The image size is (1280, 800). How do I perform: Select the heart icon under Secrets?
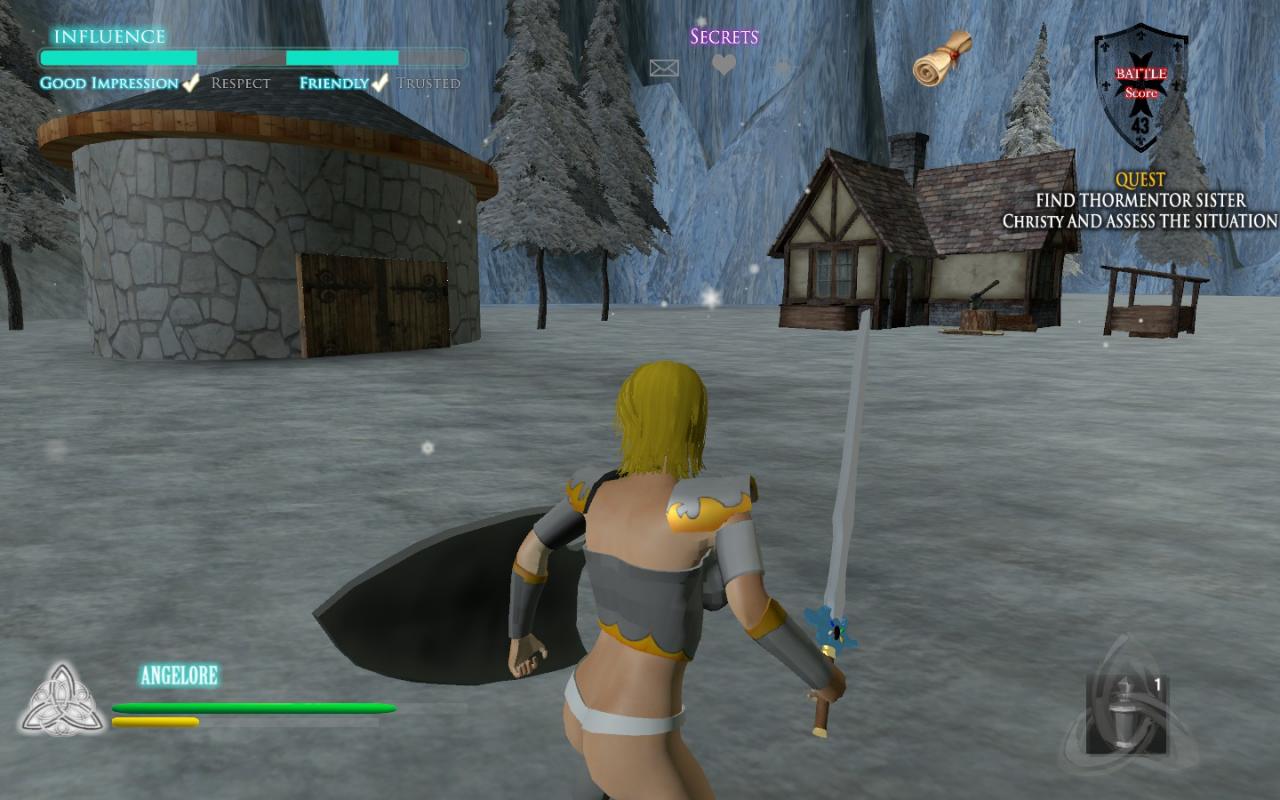[x=724, y=65]
